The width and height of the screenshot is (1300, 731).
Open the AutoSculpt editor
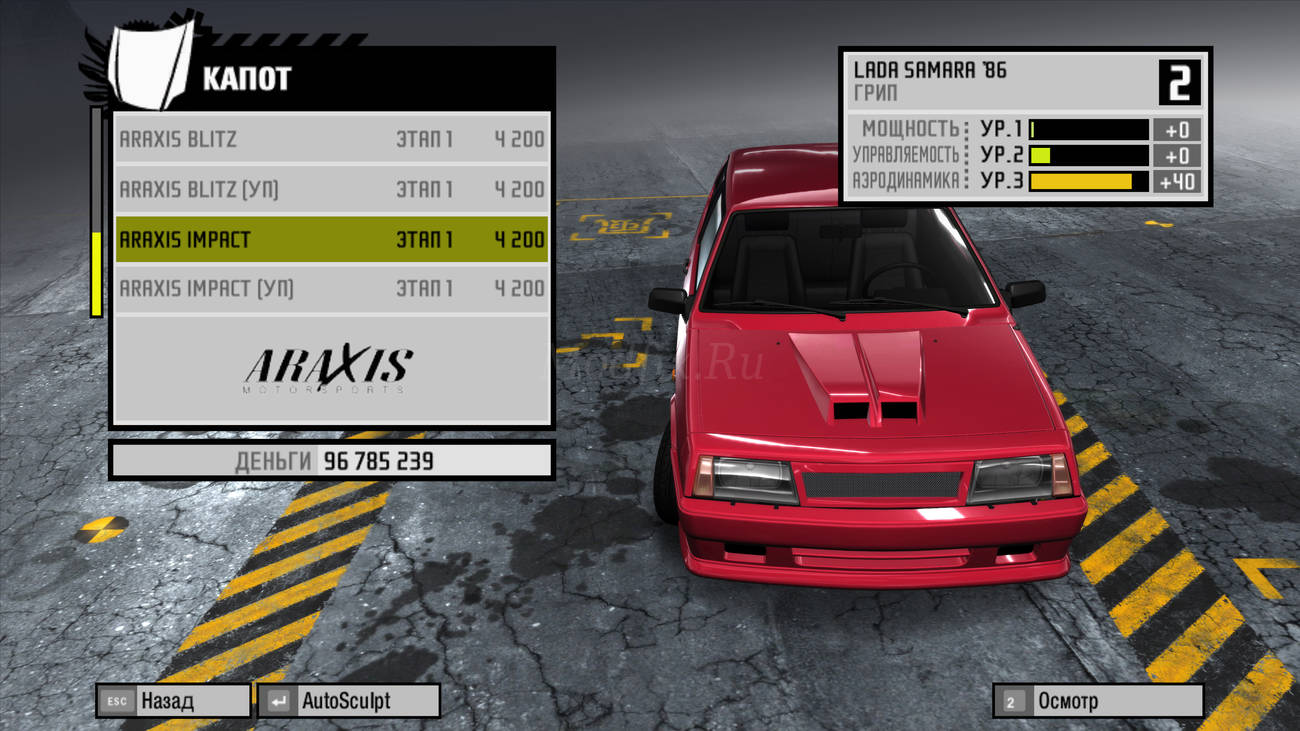coord(348,701)
